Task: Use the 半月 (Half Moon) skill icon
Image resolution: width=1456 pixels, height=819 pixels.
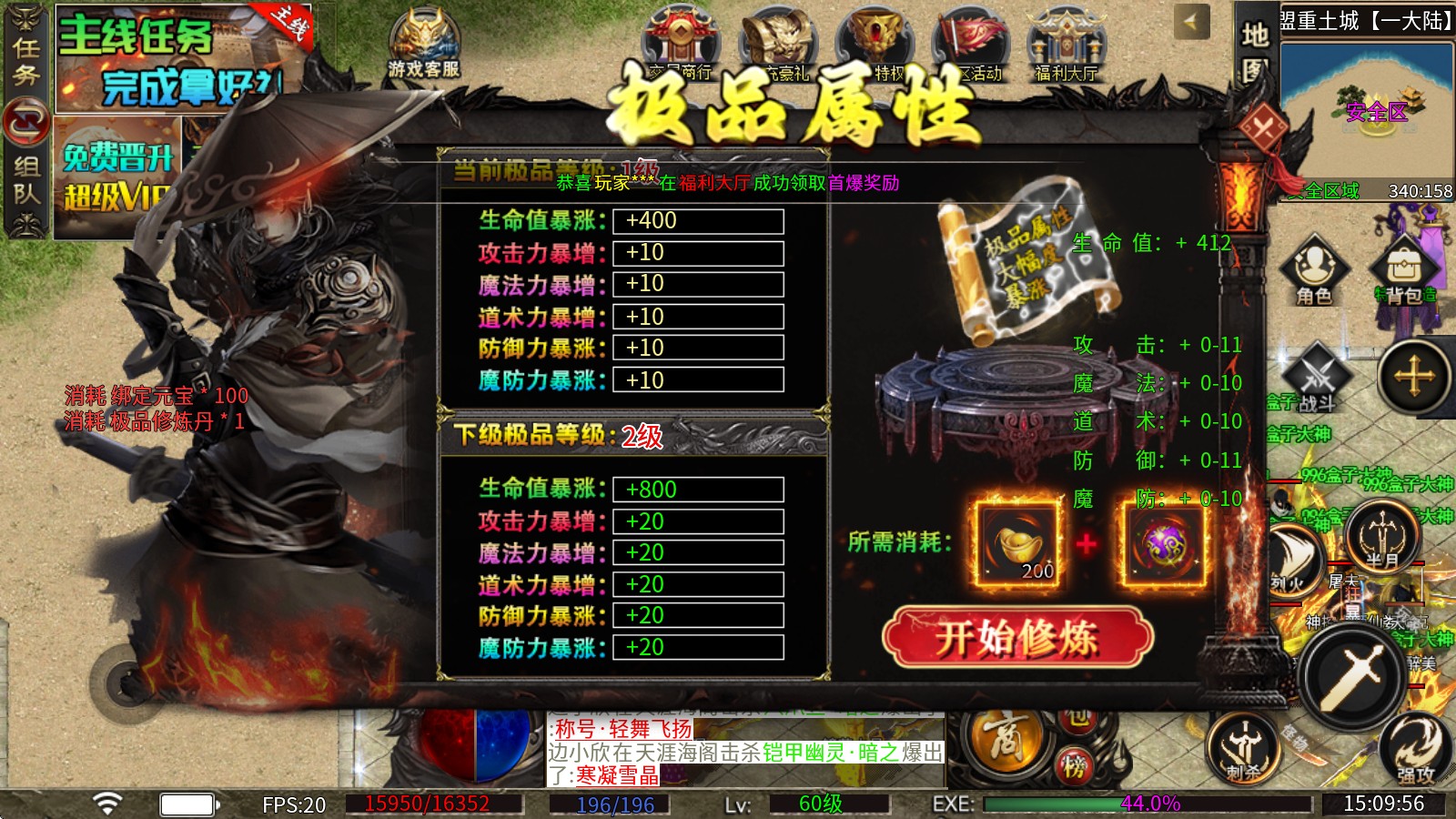Action: click(1387, 537)
